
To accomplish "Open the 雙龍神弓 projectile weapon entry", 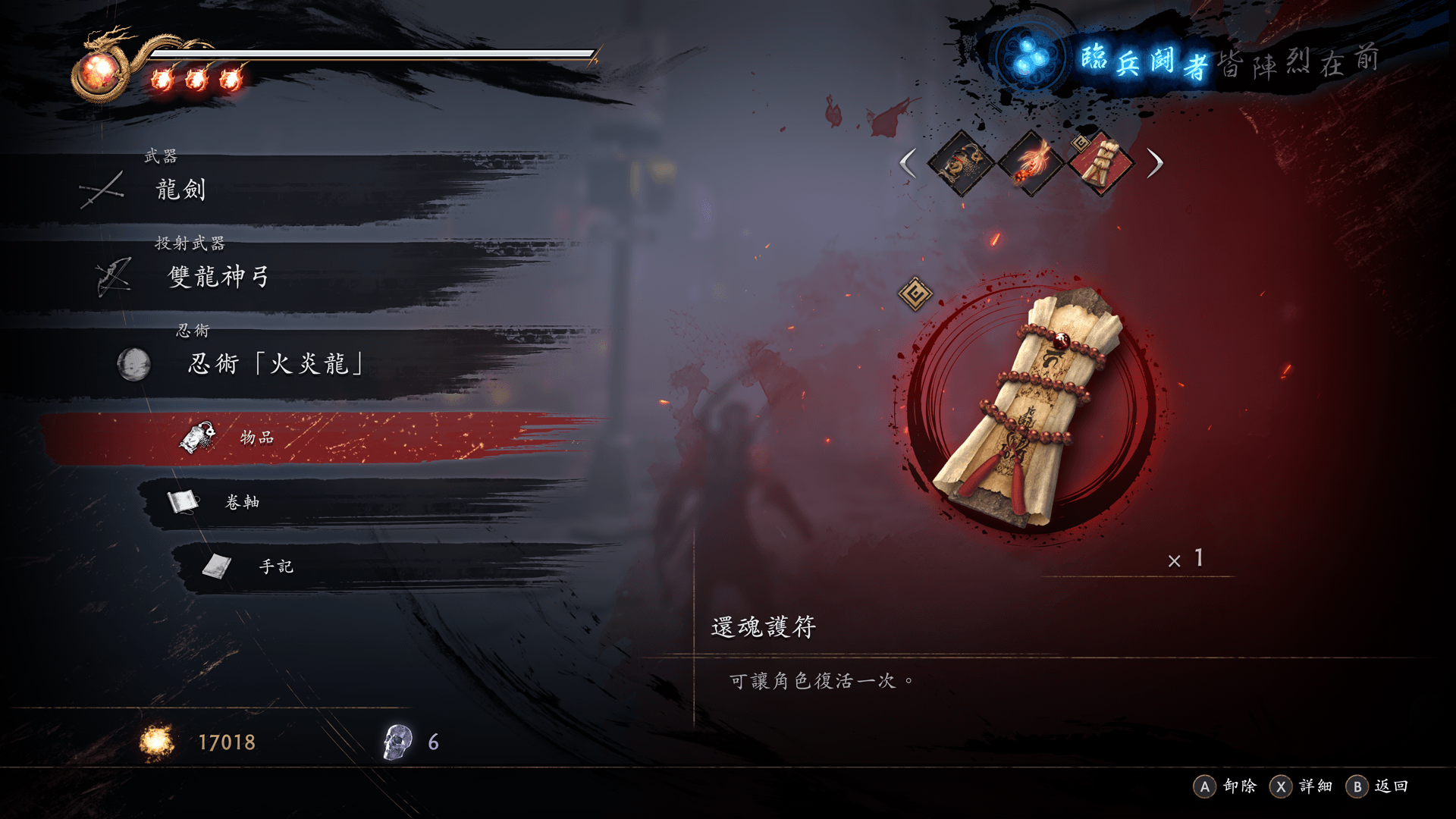I will tap(218, 277).
